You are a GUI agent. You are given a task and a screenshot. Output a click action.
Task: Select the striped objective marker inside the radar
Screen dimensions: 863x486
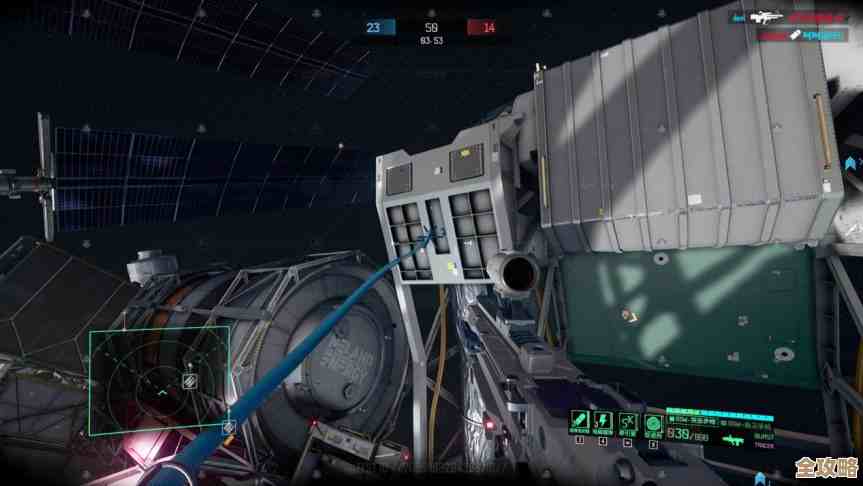coord(189,381)
